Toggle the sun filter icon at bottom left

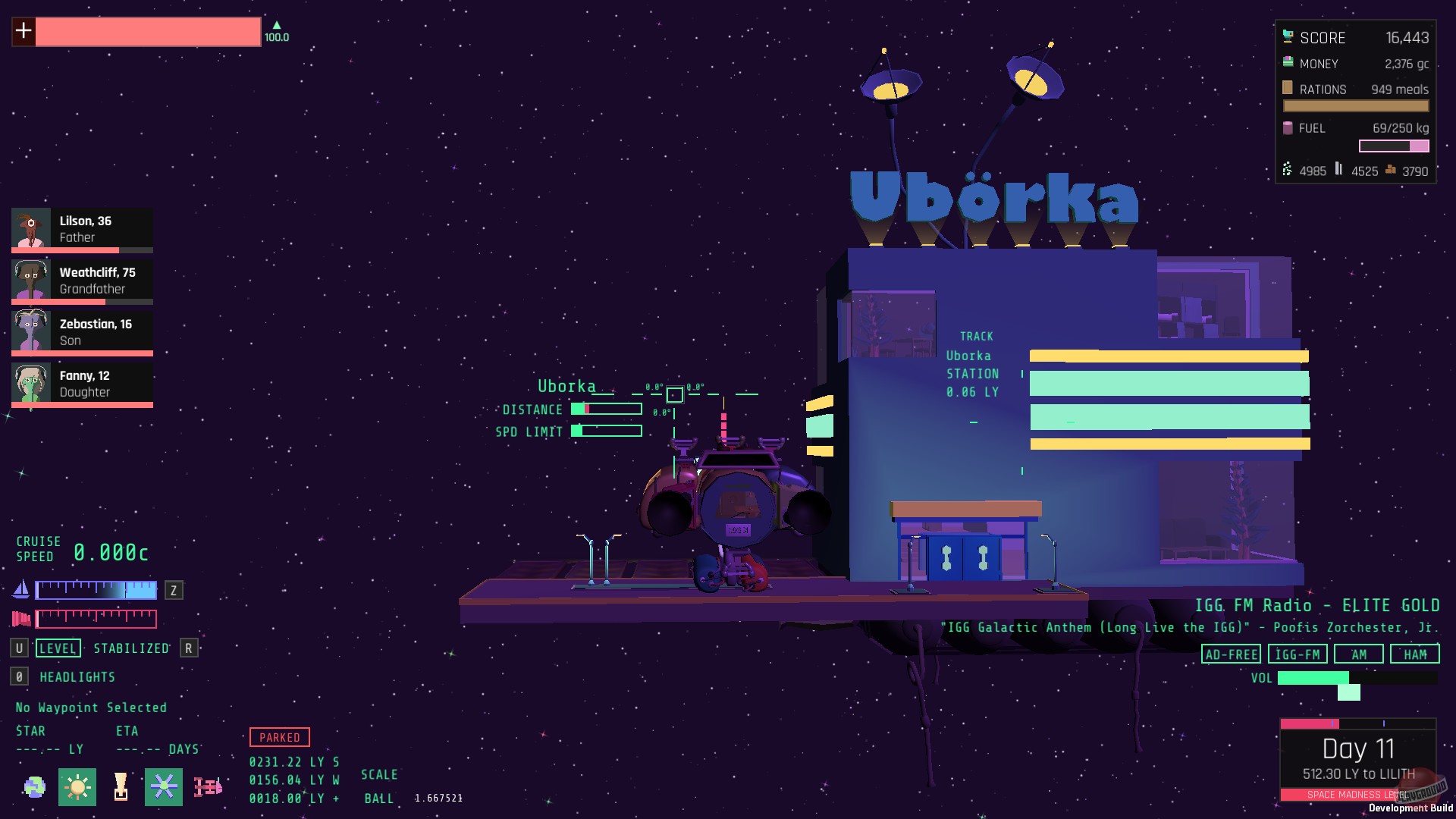[79, 788]
